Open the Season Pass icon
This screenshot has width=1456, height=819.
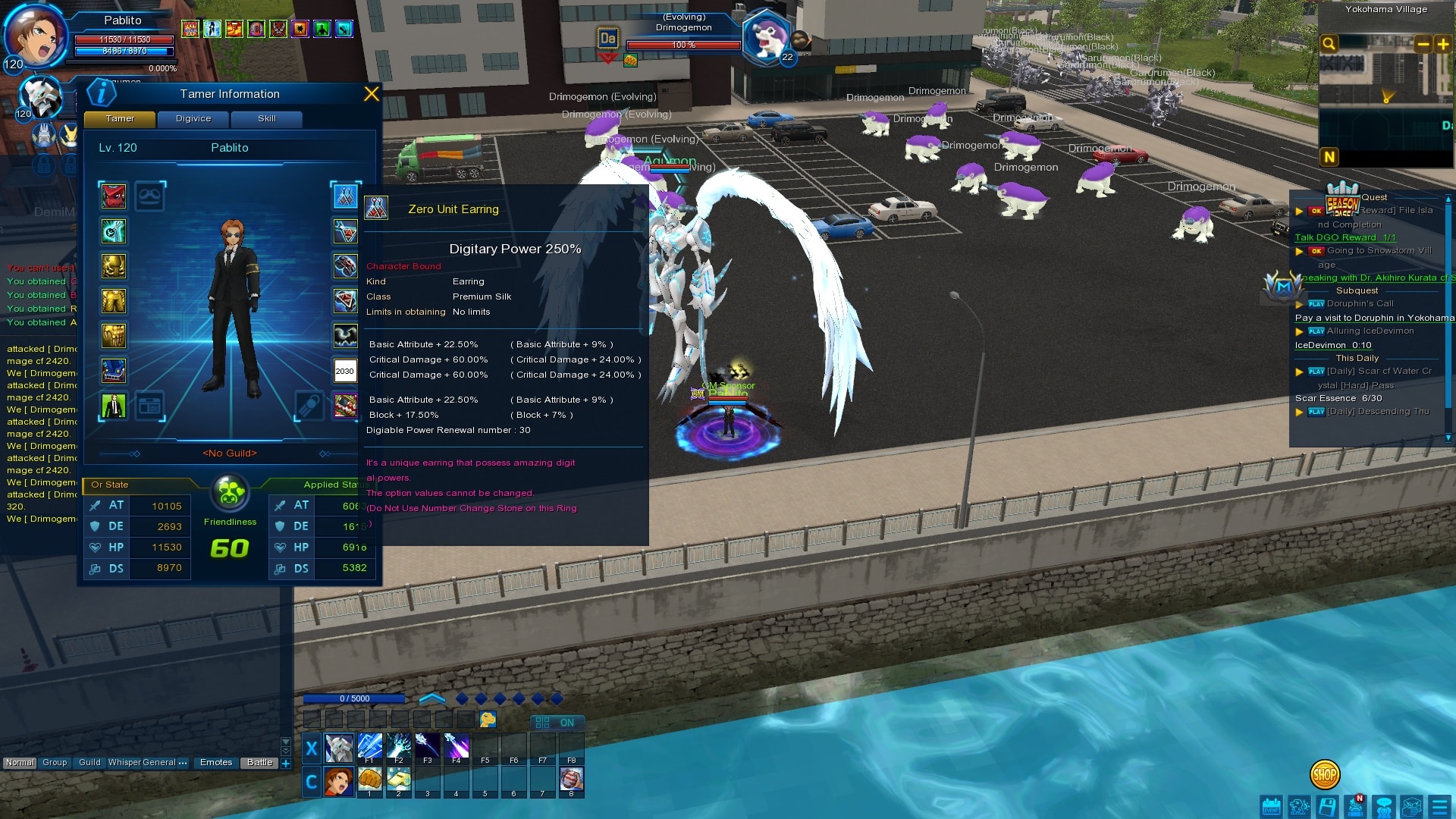(x=1342, y=200)
